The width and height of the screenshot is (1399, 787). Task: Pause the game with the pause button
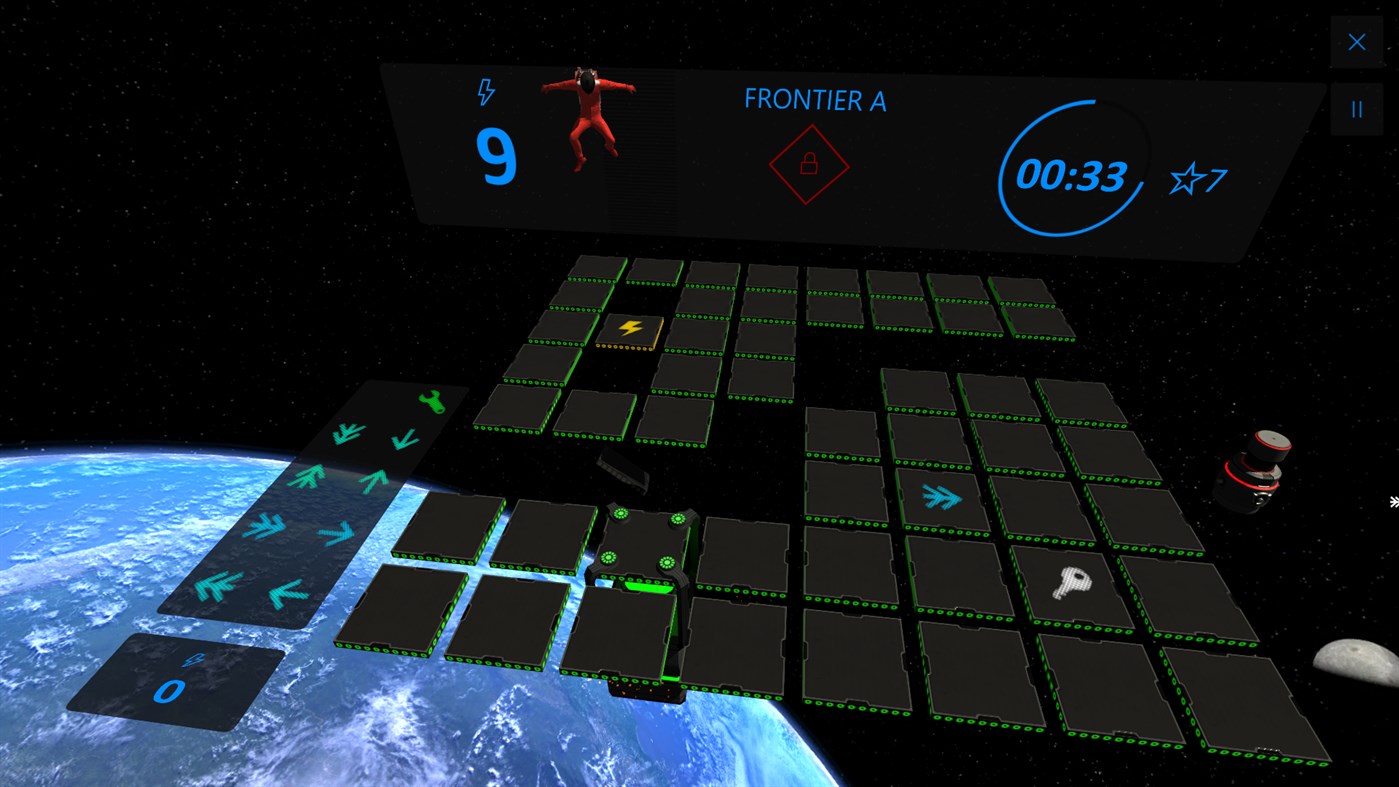[x=1356, y=108]
